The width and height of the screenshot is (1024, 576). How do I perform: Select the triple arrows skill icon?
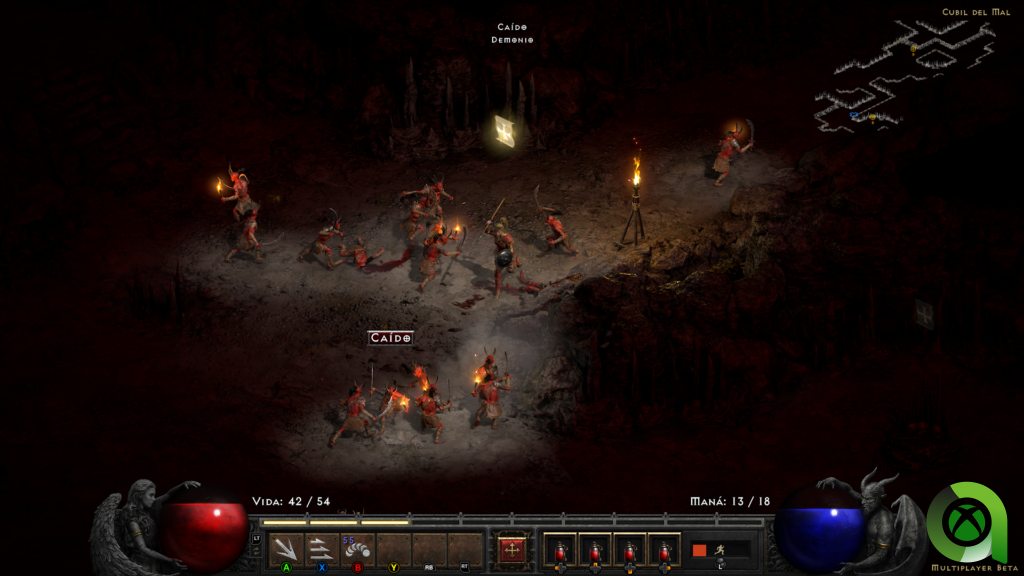pyautogui.click(x=321, y=549)
